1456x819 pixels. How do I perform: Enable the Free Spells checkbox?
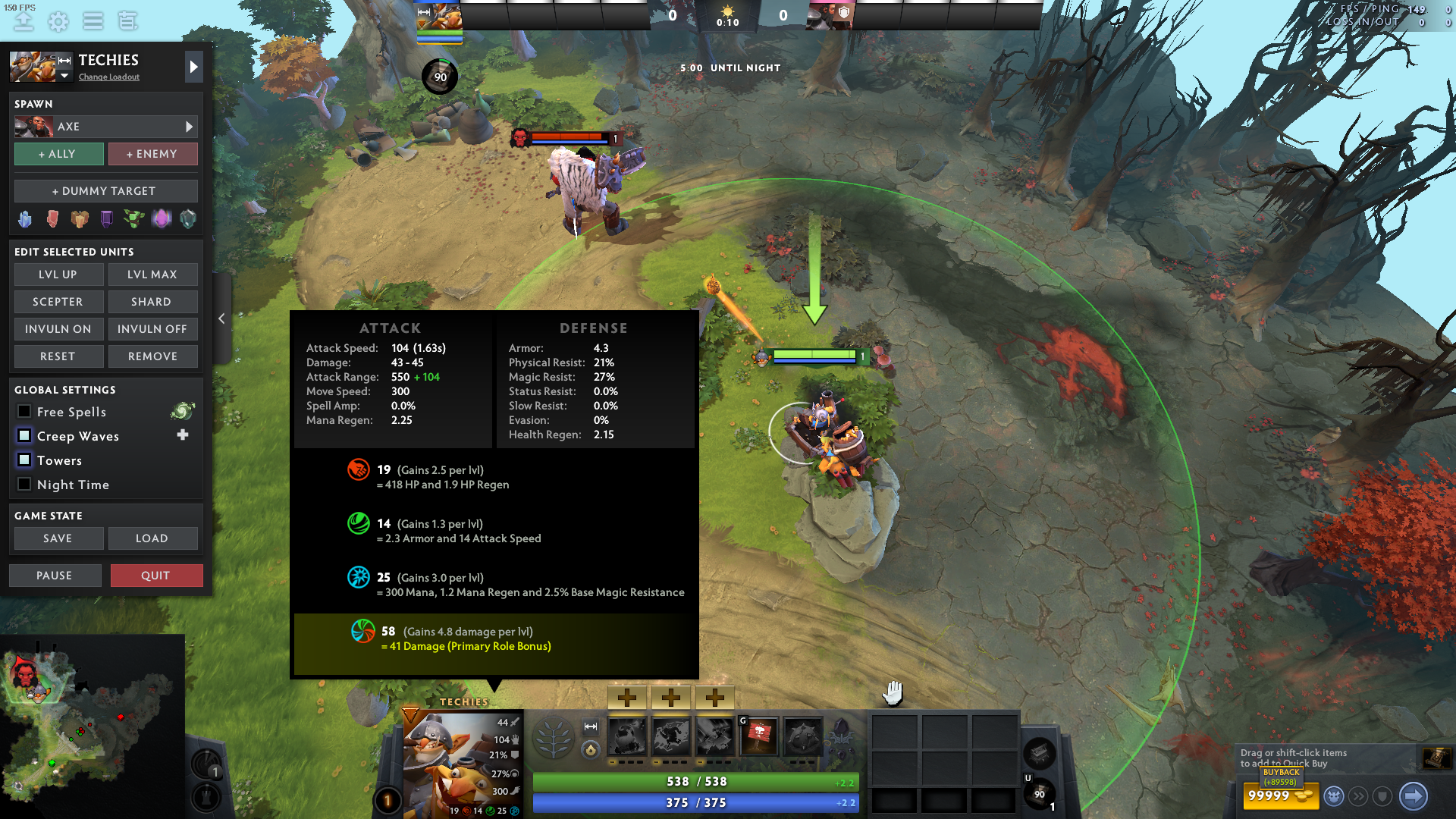coord(24,412)
